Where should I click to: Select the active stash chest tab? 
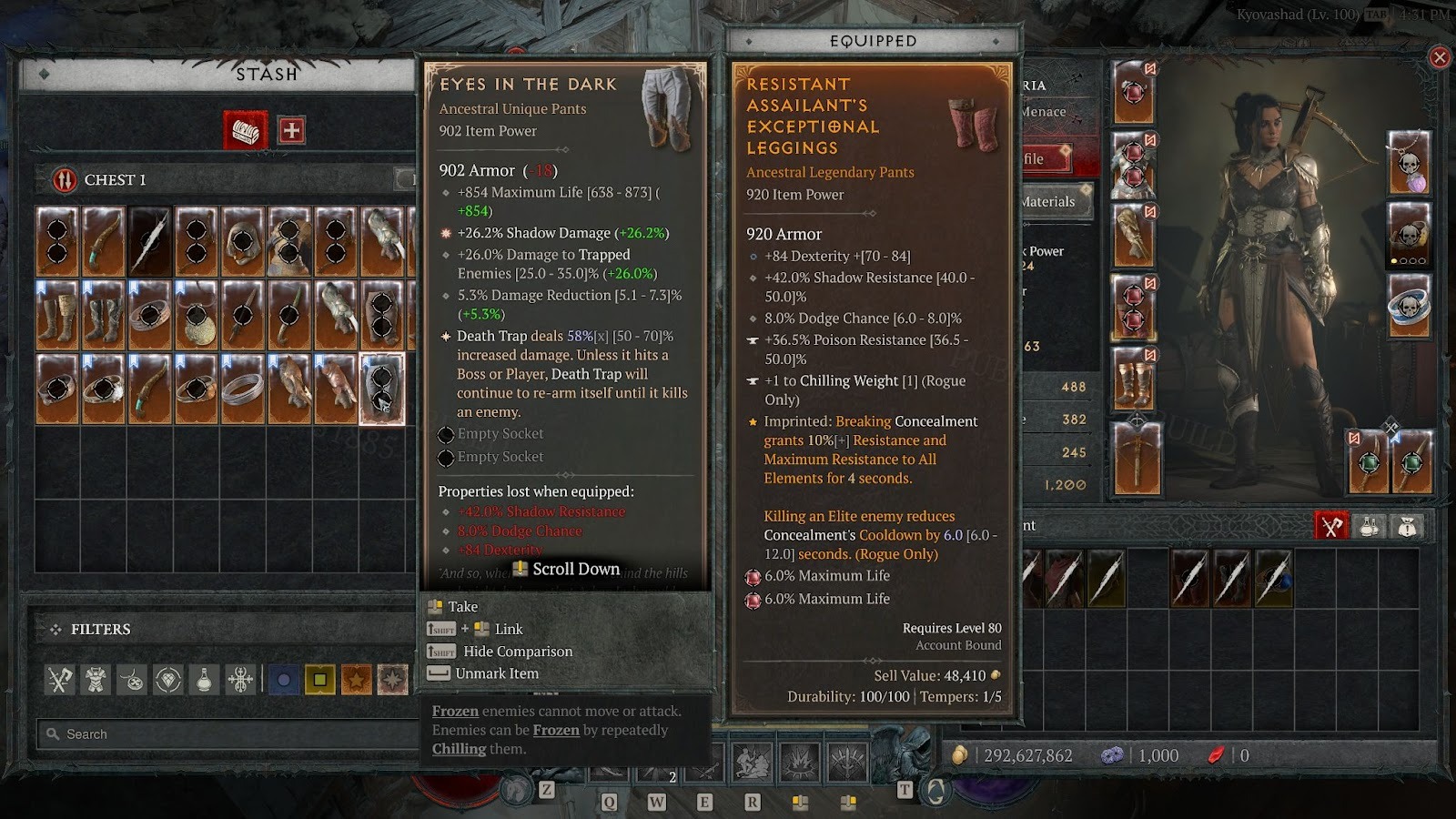pyautogui.click(x=246, y=131)
